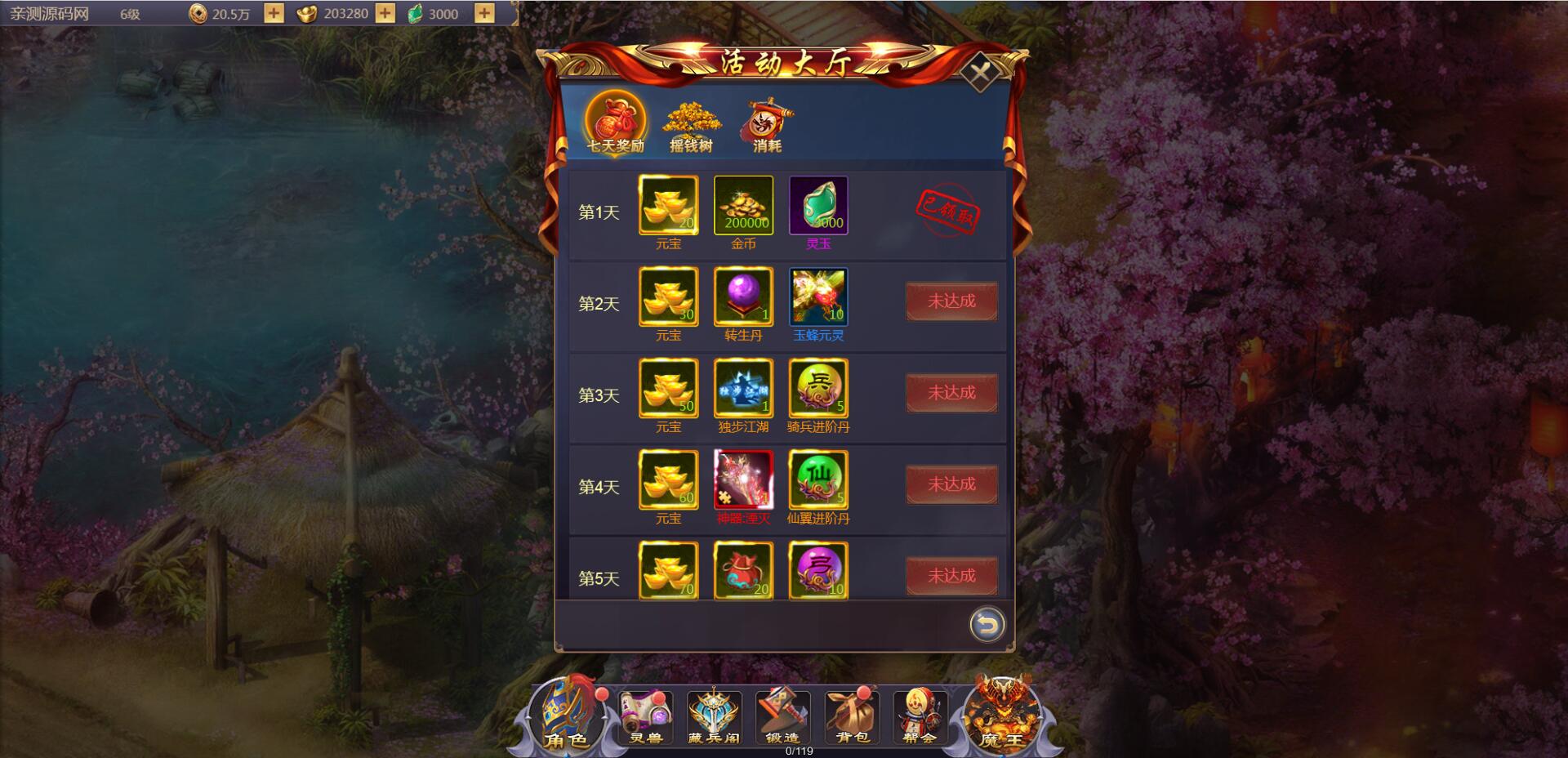Click the 未达成 button for 第2天
Viewport: 1568px width, 758px height.
click(952, 301)
